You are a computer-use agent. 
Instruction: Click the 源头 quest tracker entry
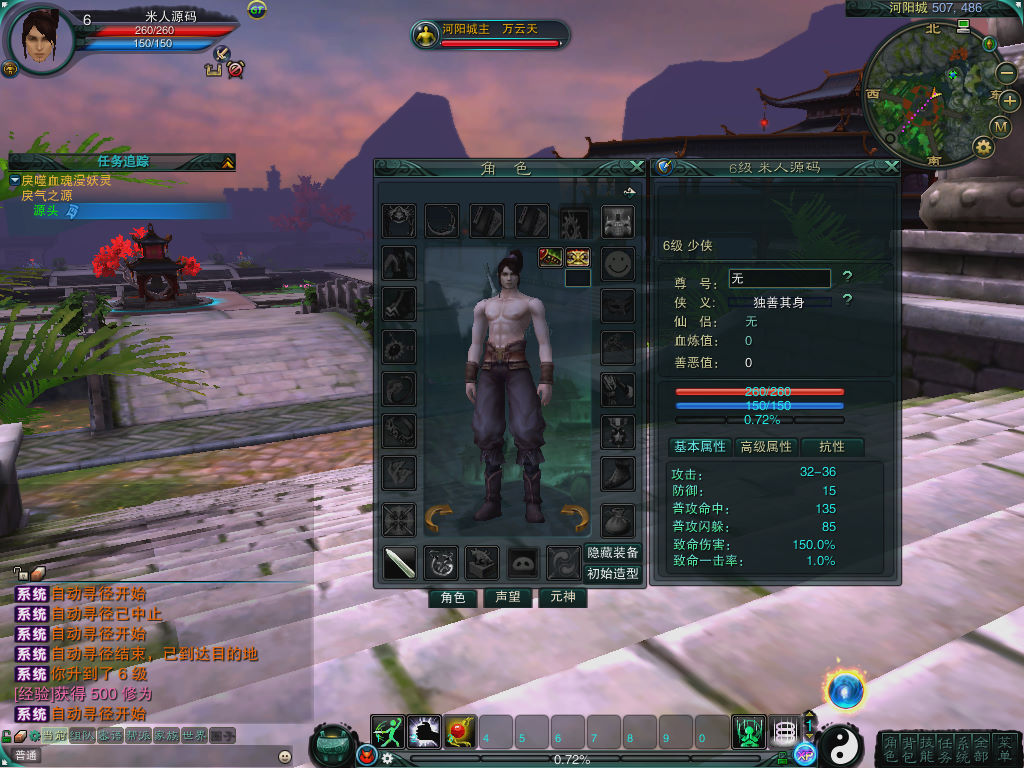46,211
